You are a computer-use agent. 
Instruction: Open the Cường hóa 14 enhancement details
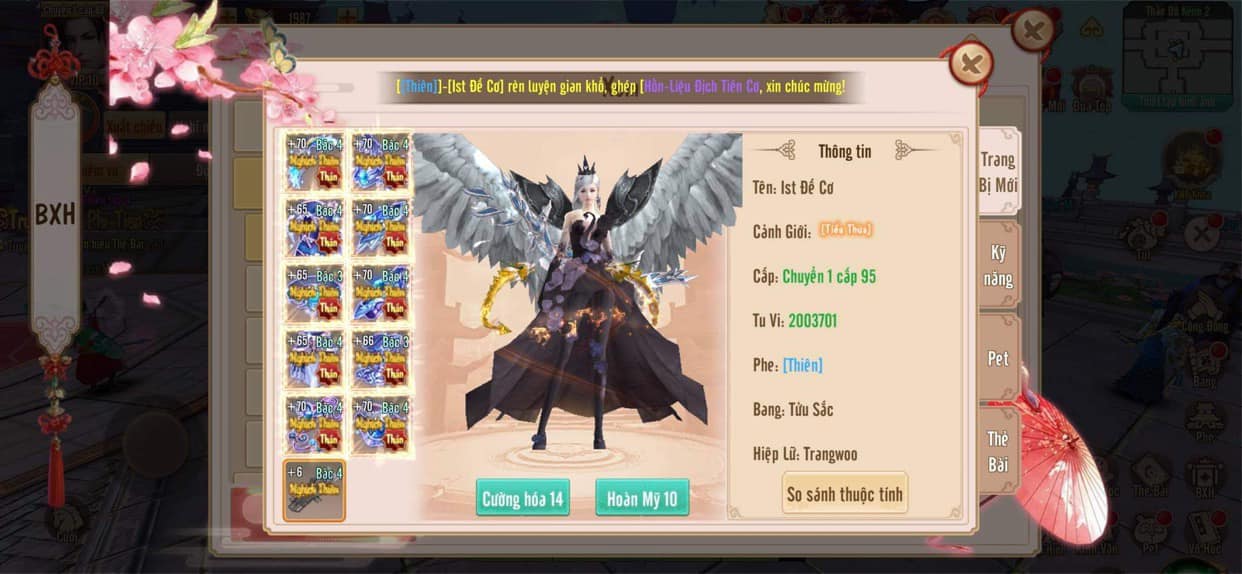click(x=523, y=498)
